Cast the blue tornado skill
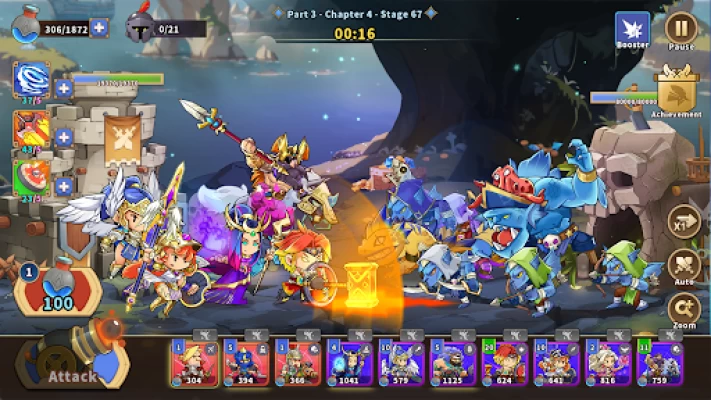 point(29,81)
